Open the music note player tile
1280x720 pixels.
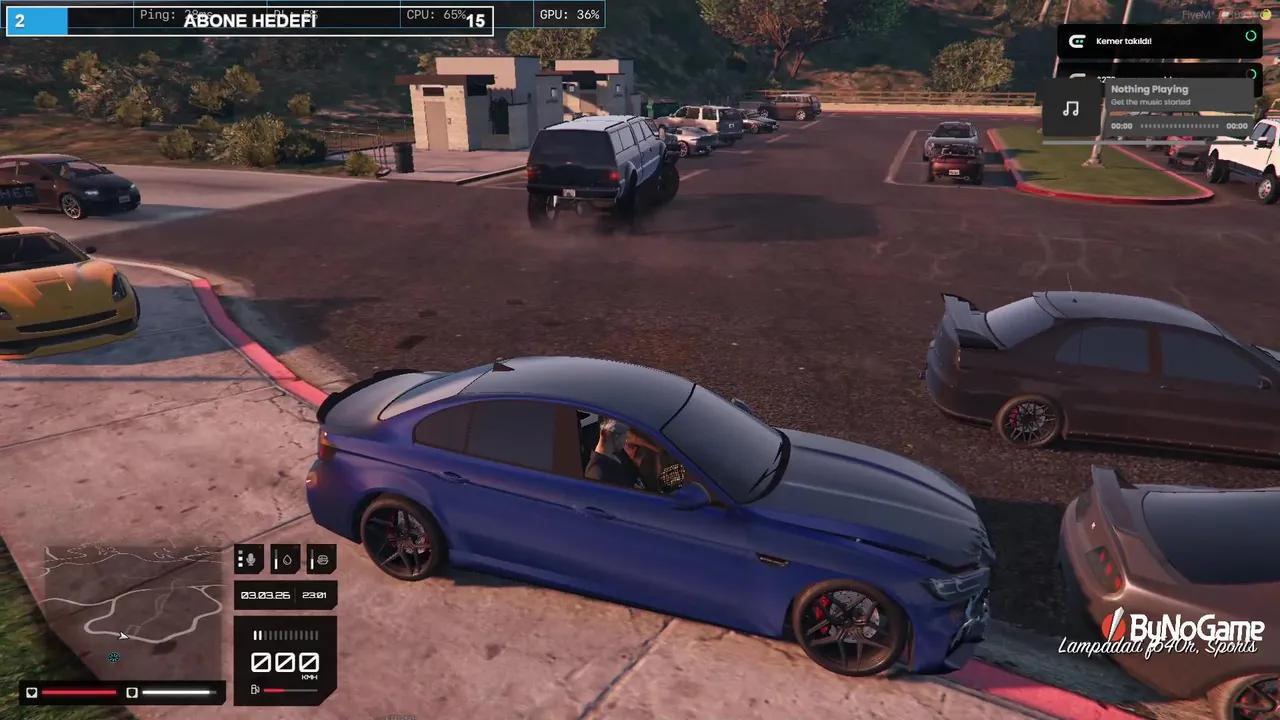(1070, 108)
